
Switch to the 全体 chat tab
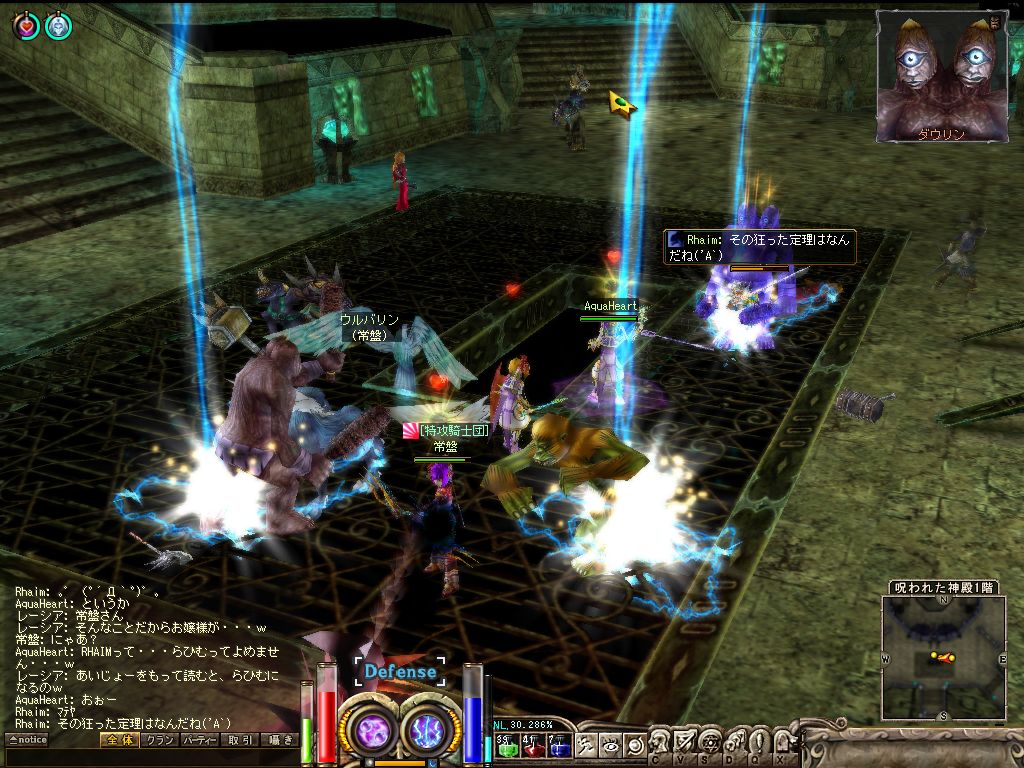pos(116,740)
